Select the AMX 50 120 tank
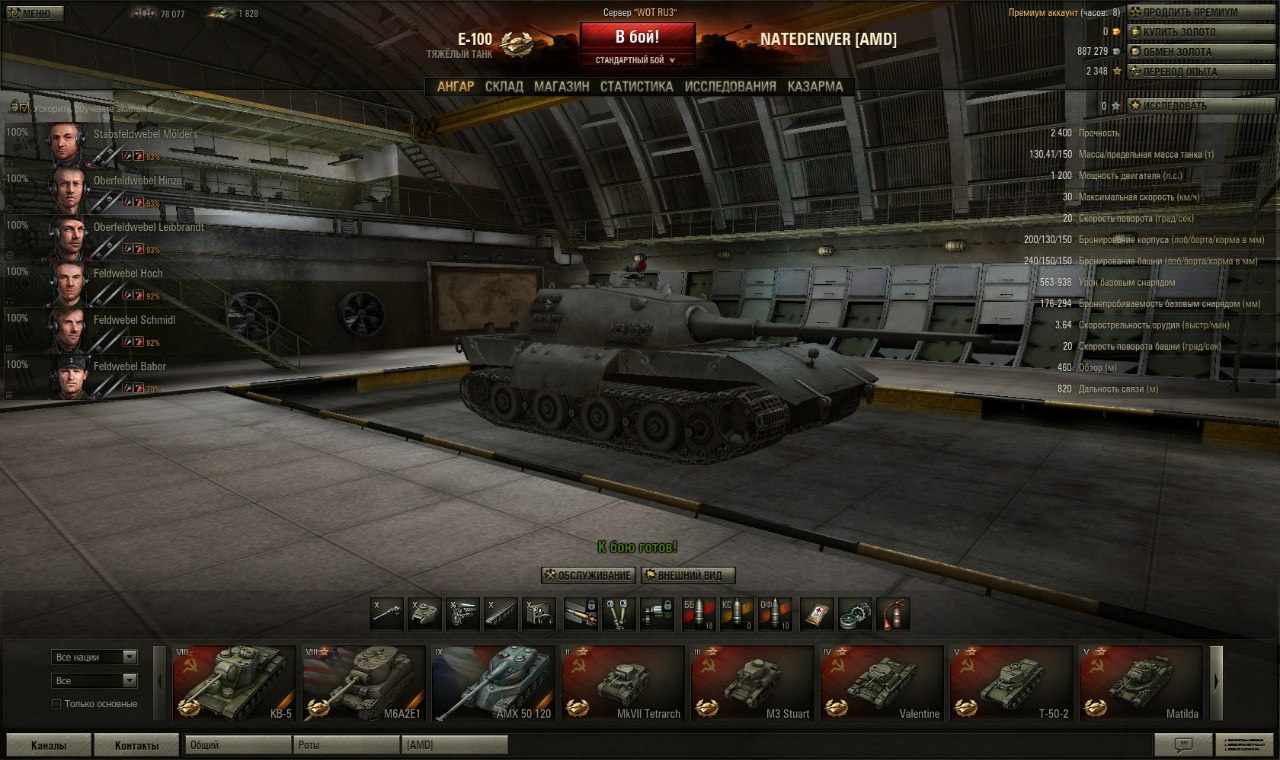Screen dimensions: 1280x760 pyautogui.click(x=493, y=683)
